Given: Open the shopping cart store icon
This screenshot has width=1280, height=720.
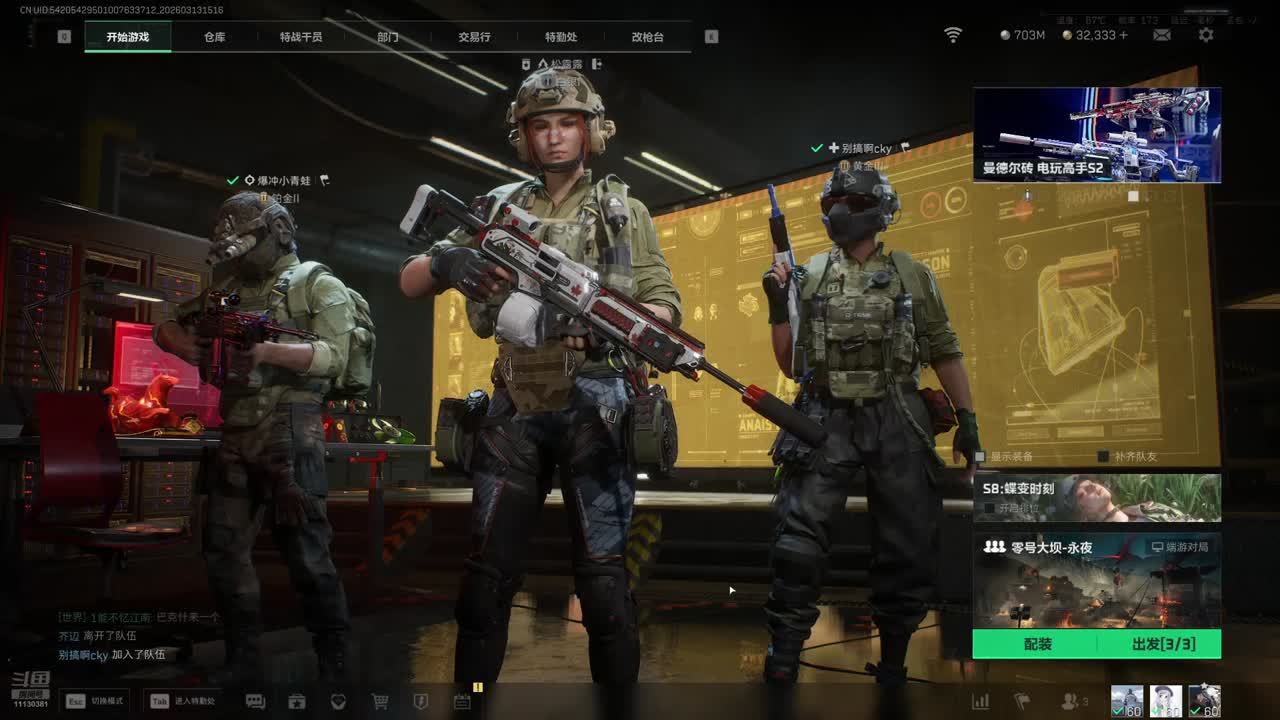Looking at the screenshot, I should pyautogui.click(x=380, y=702).
